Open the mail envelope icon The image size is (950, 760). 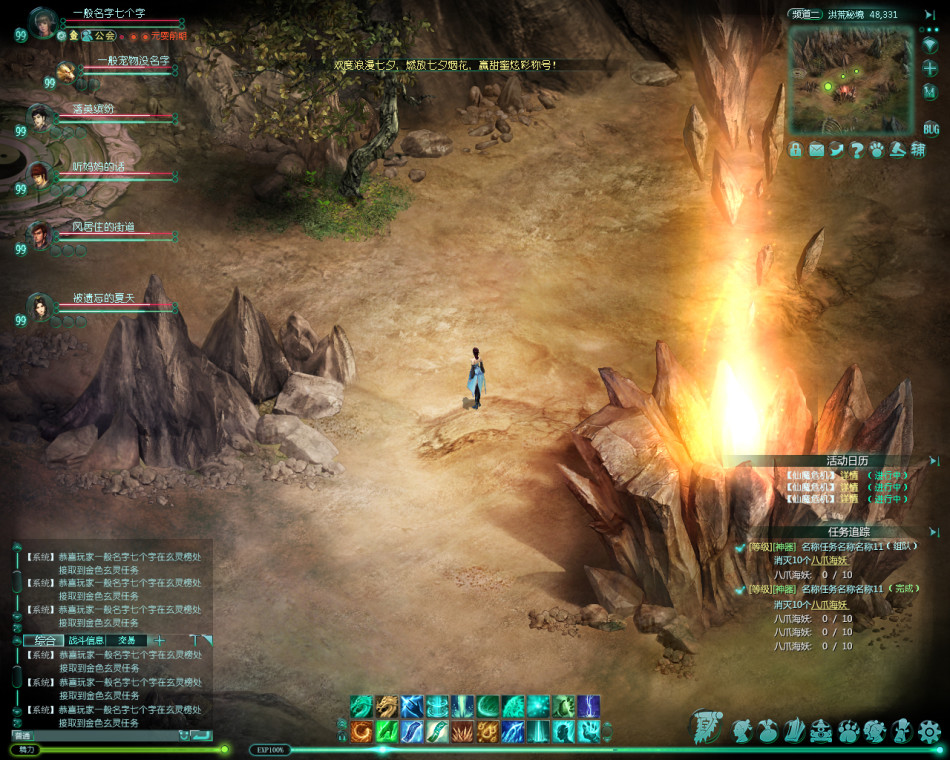[x=816, y=150]
